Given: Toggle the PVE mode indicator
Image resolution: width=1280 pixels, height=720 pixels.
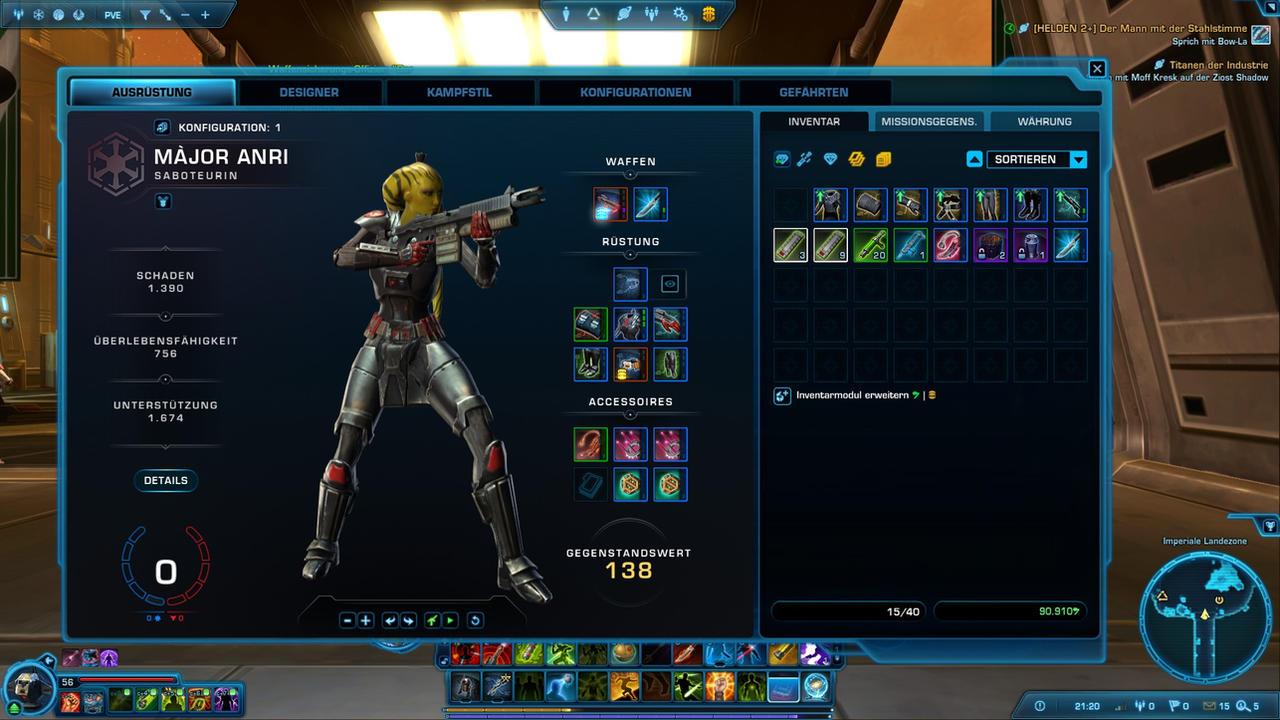Looking at the screenshot, I should pyautogui.click(x=112, y=15).
